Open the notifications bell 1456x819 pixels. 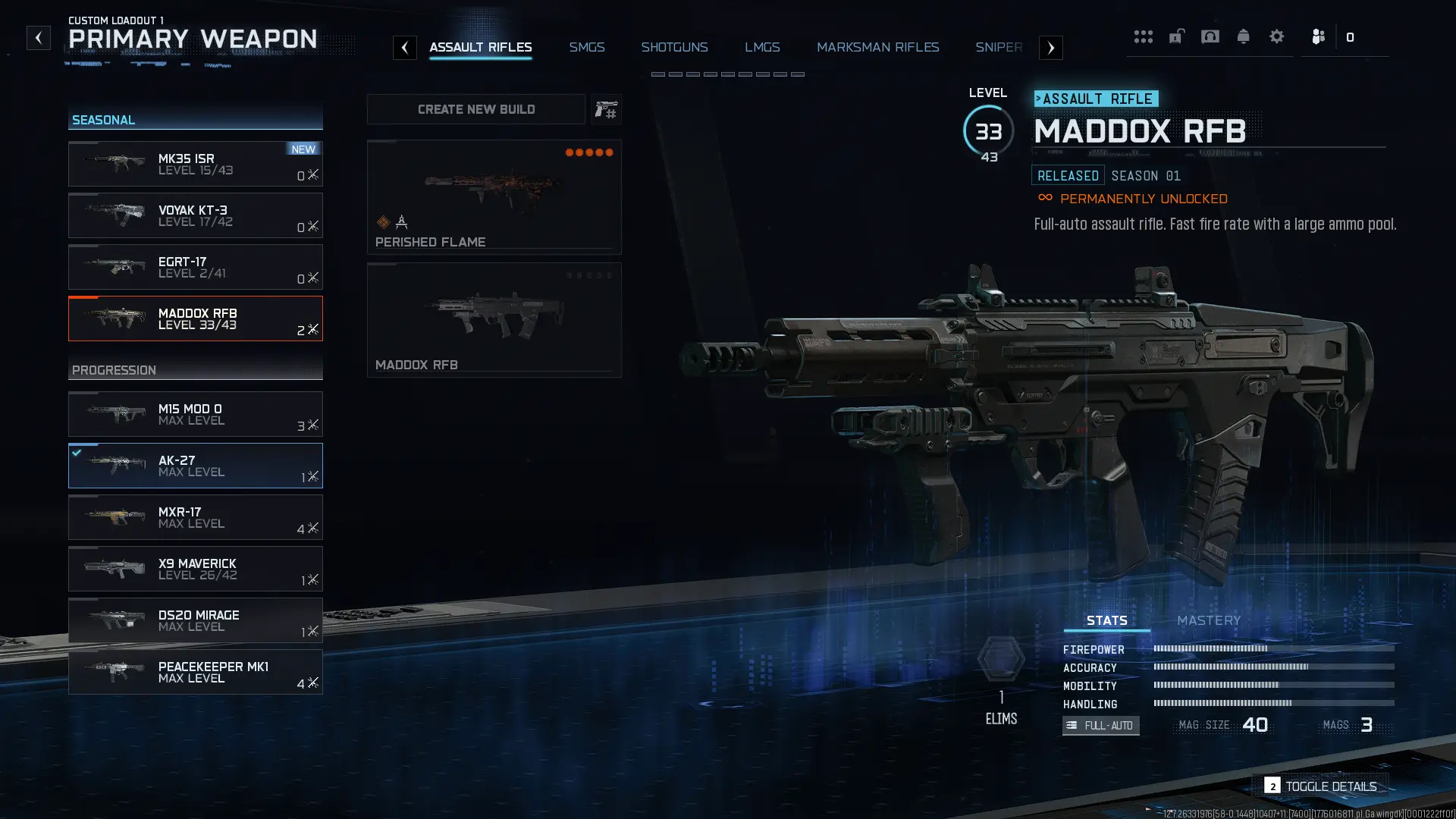tap(1243, 36)
